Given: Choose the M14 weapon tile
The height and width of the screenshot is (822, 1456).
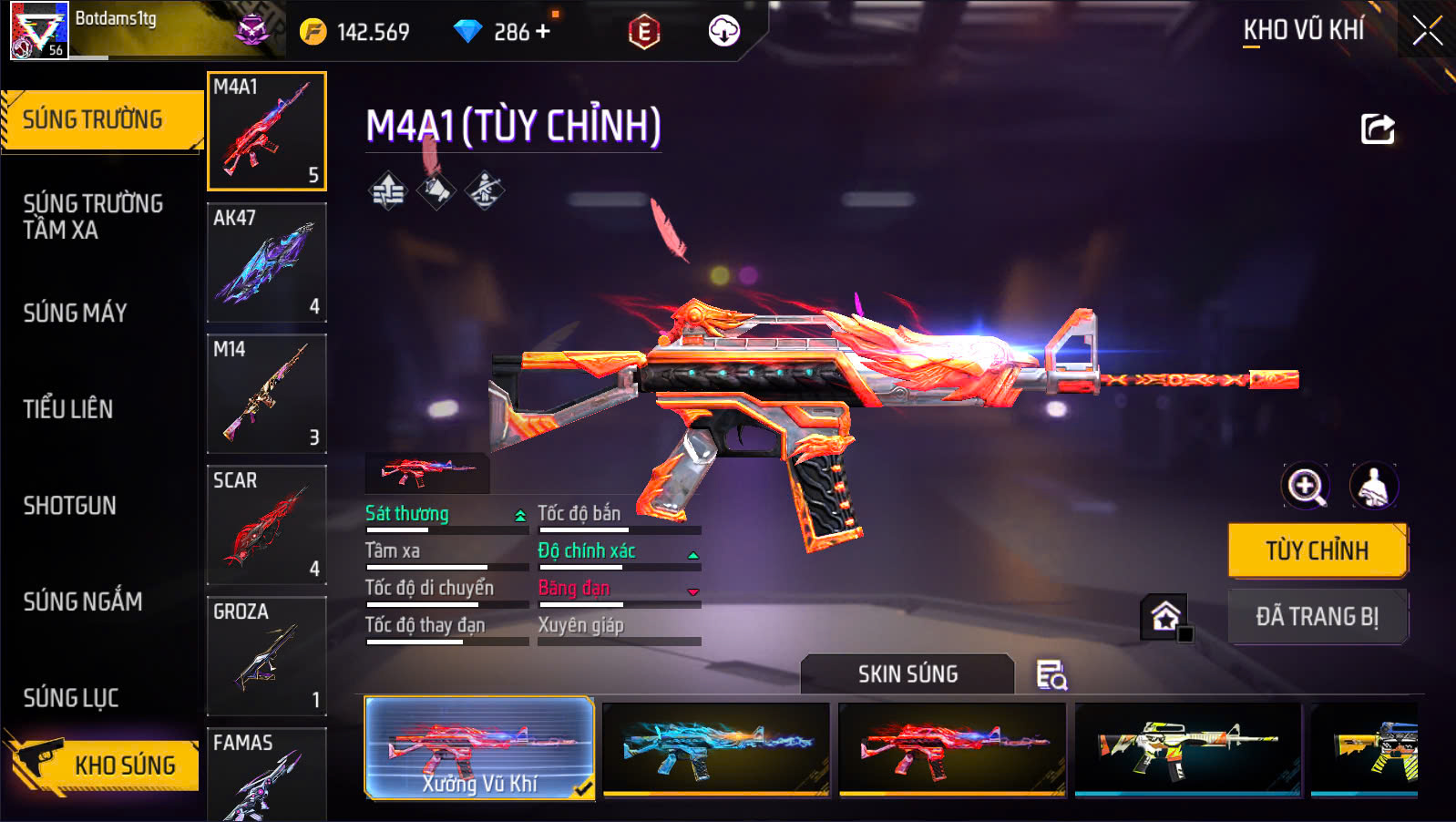Looking at the screenshot, I should (x=267, y=394).
